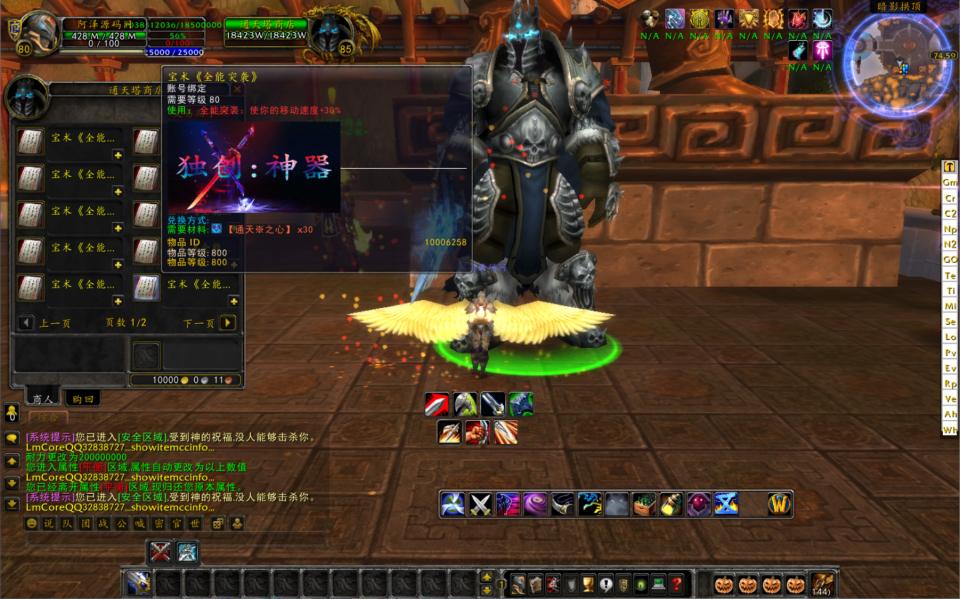Open the golden trophy achievements menu
960x599 pixels.
(589, 584)
